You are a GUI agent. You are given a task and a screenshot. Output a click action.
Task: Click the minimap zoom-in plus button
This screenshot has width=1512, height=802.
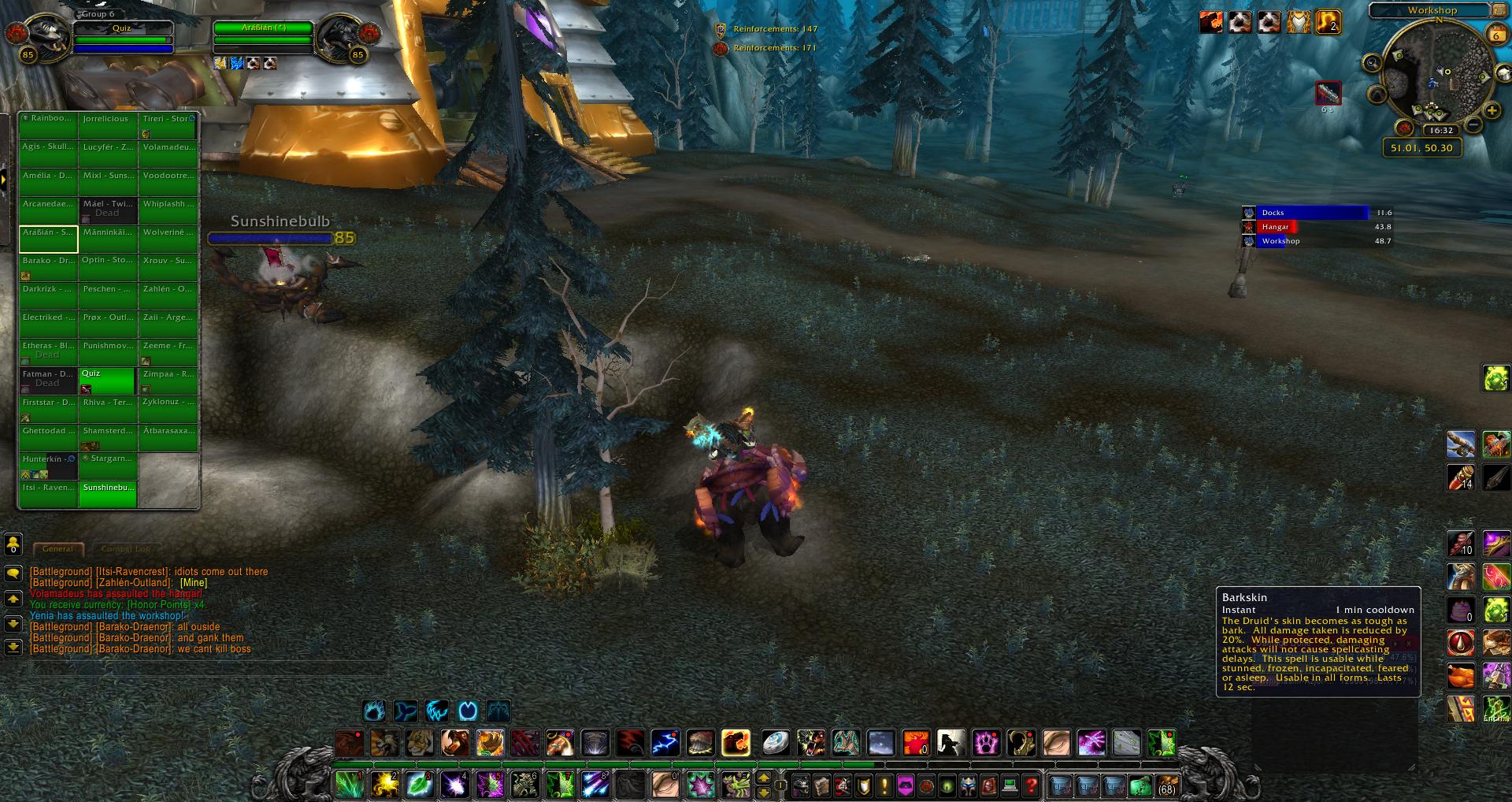[1491, 111]
